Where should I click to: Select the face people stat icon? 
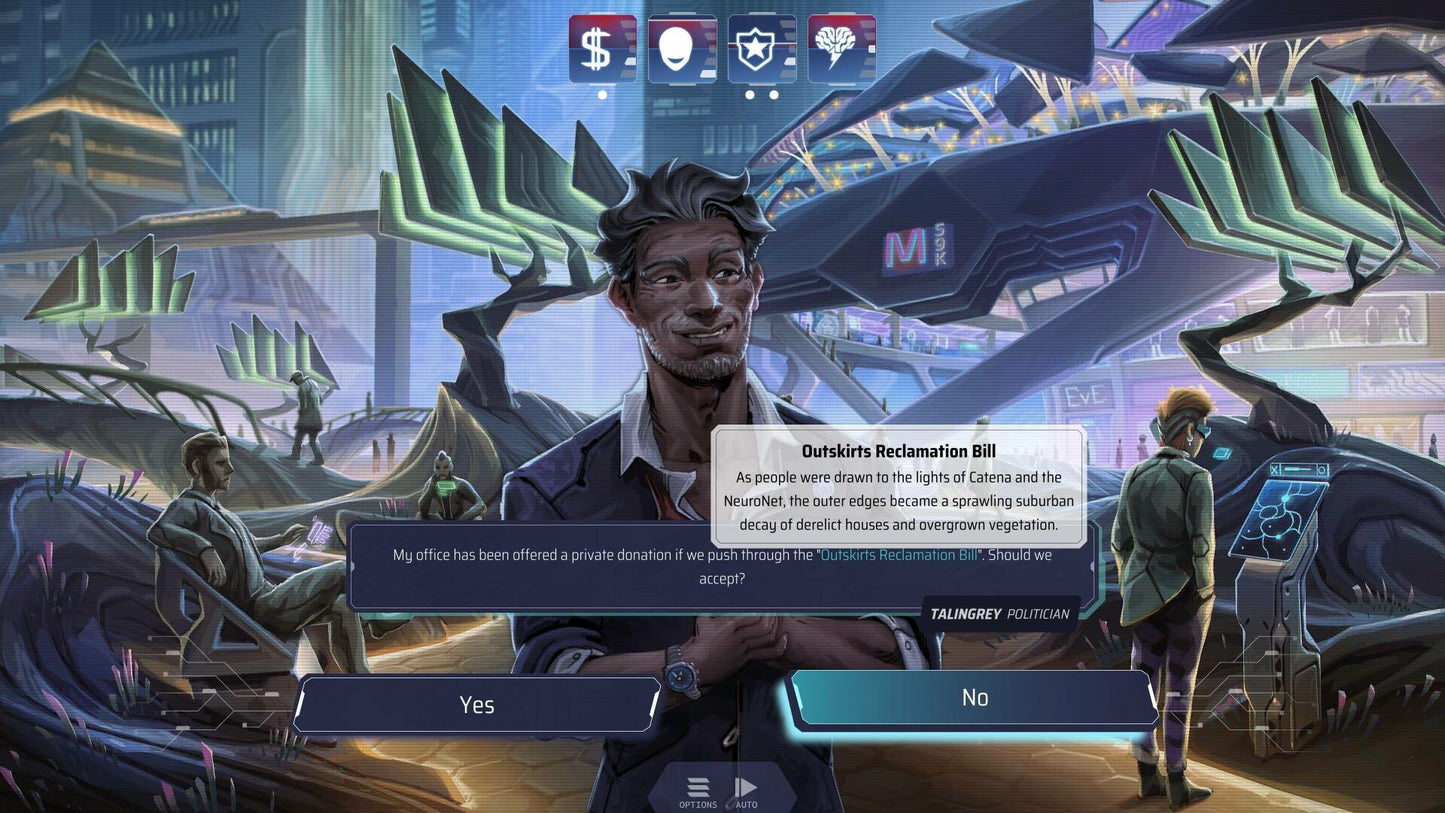pos(682,48)
